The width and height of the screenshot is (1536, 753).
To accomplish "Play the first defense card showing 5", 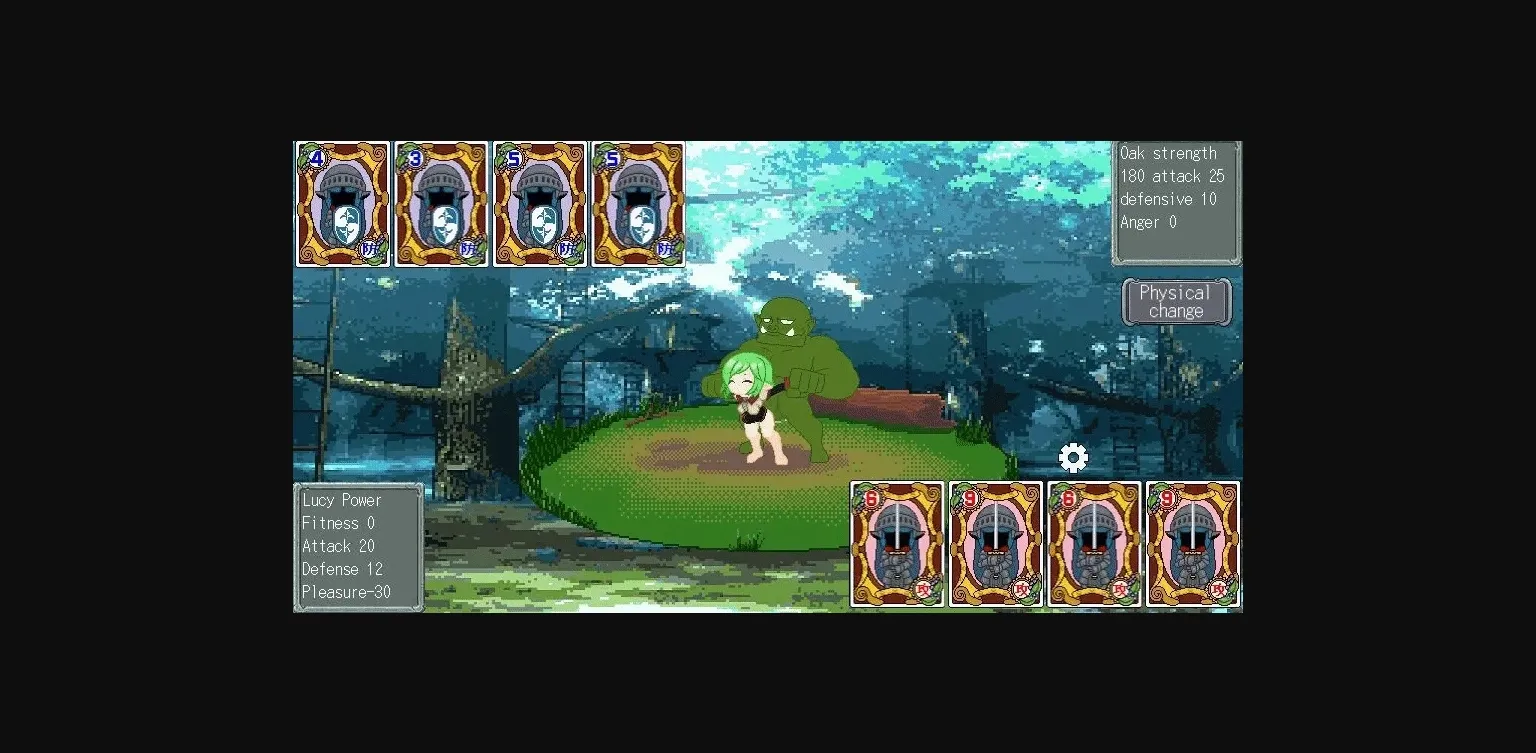I will (539, 205).
